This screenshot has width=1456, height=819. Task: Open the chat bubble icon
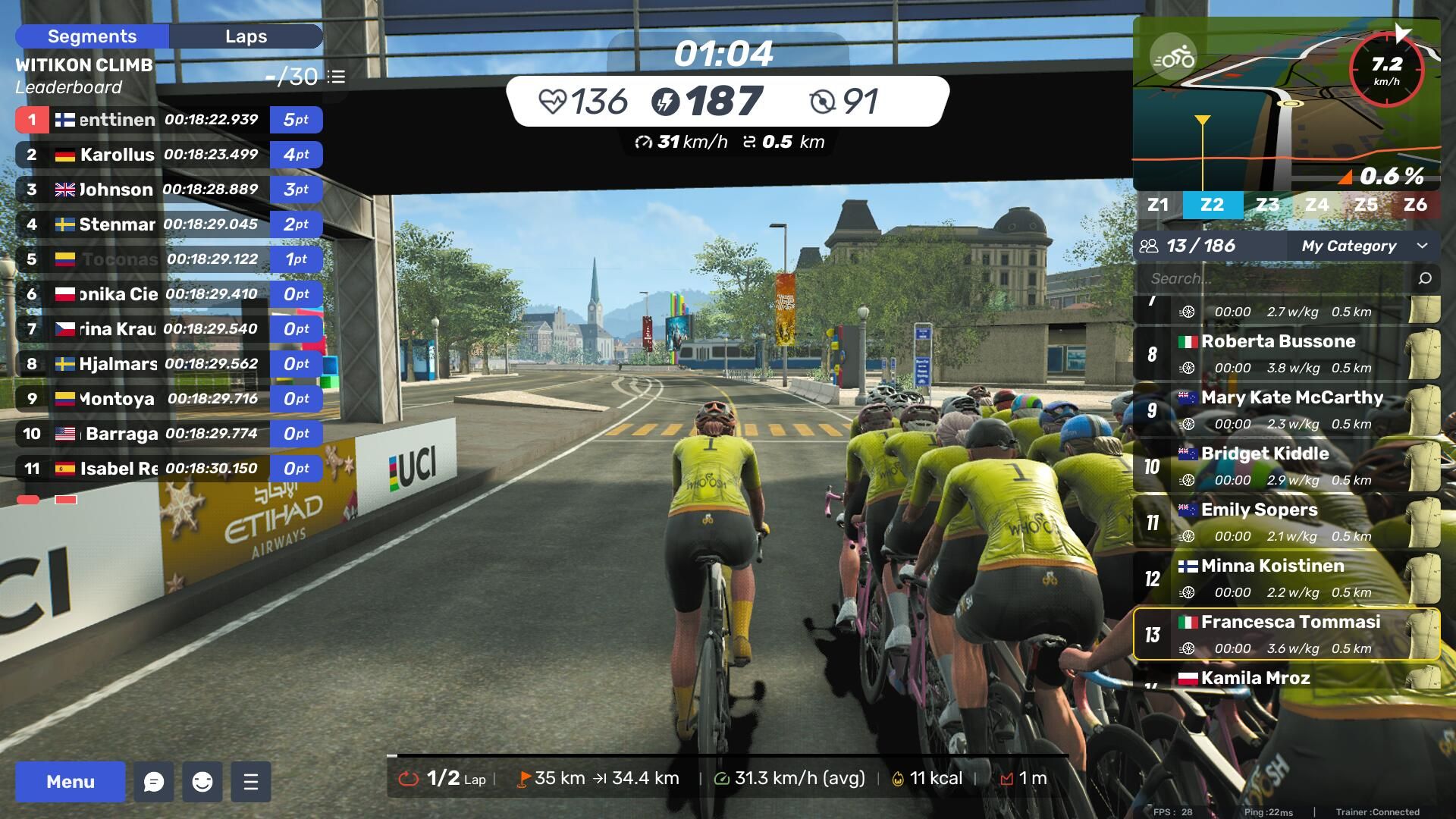(154, 782)
